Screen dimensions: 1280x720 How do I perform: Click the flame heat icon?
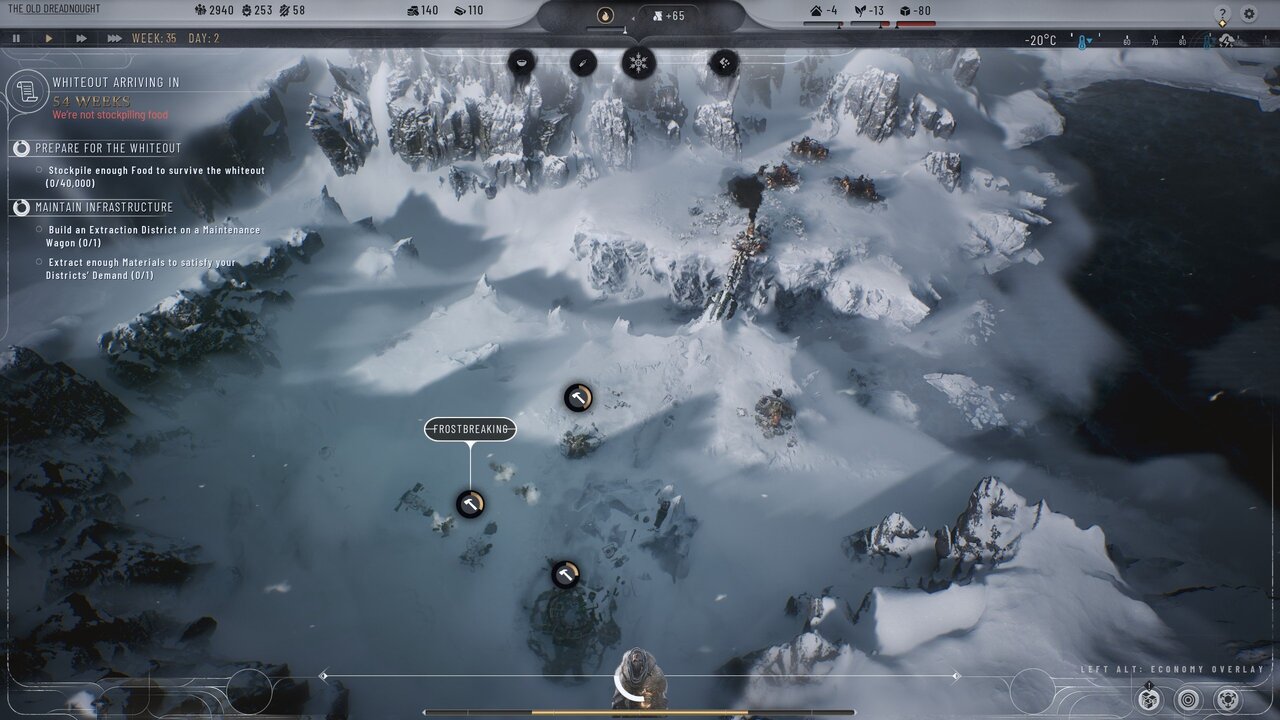click(605, 15)
